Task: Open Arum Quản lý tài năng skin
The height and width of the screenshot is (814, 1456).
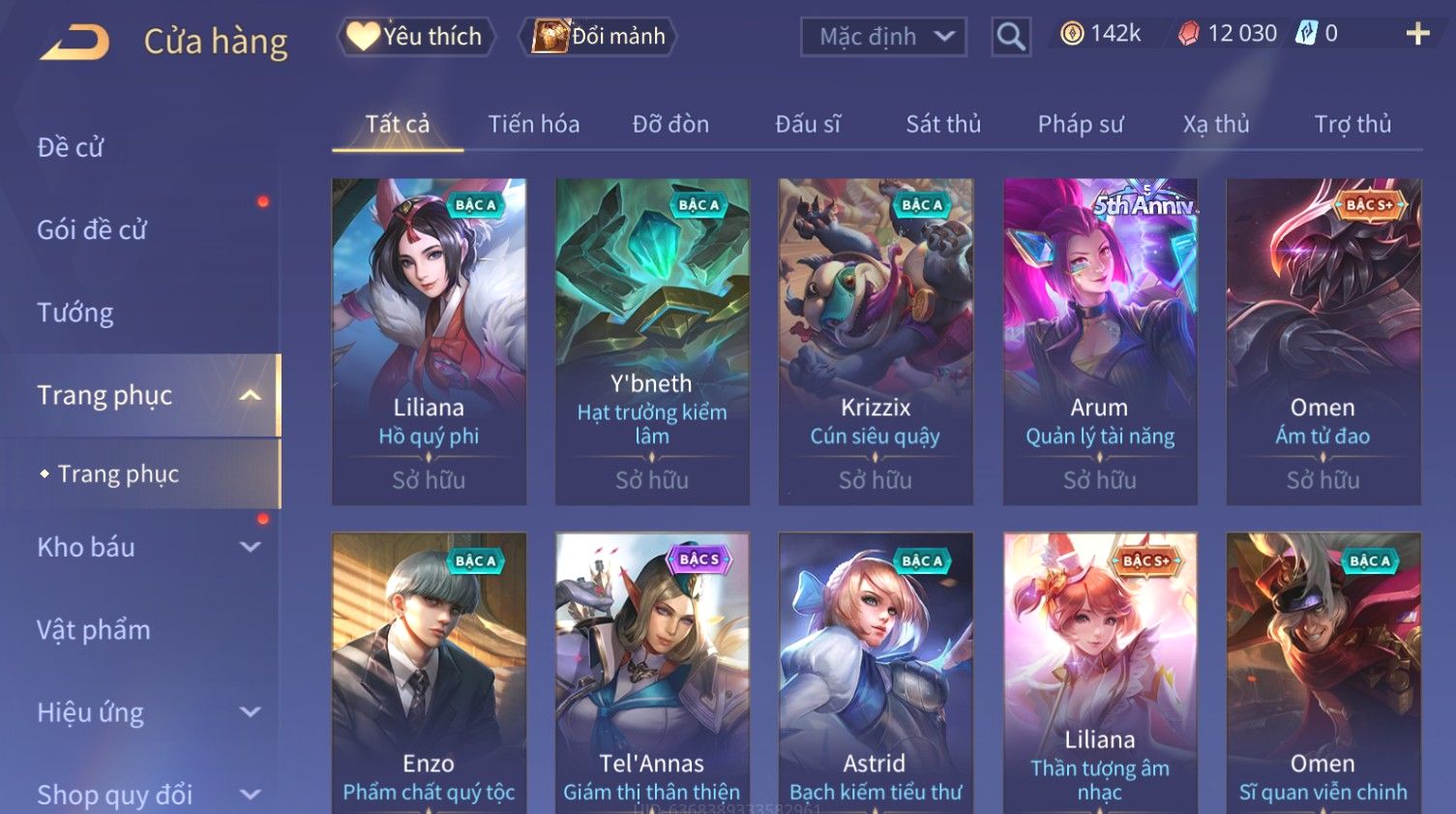Action: pyautogui.click(x=1100, y=341)
